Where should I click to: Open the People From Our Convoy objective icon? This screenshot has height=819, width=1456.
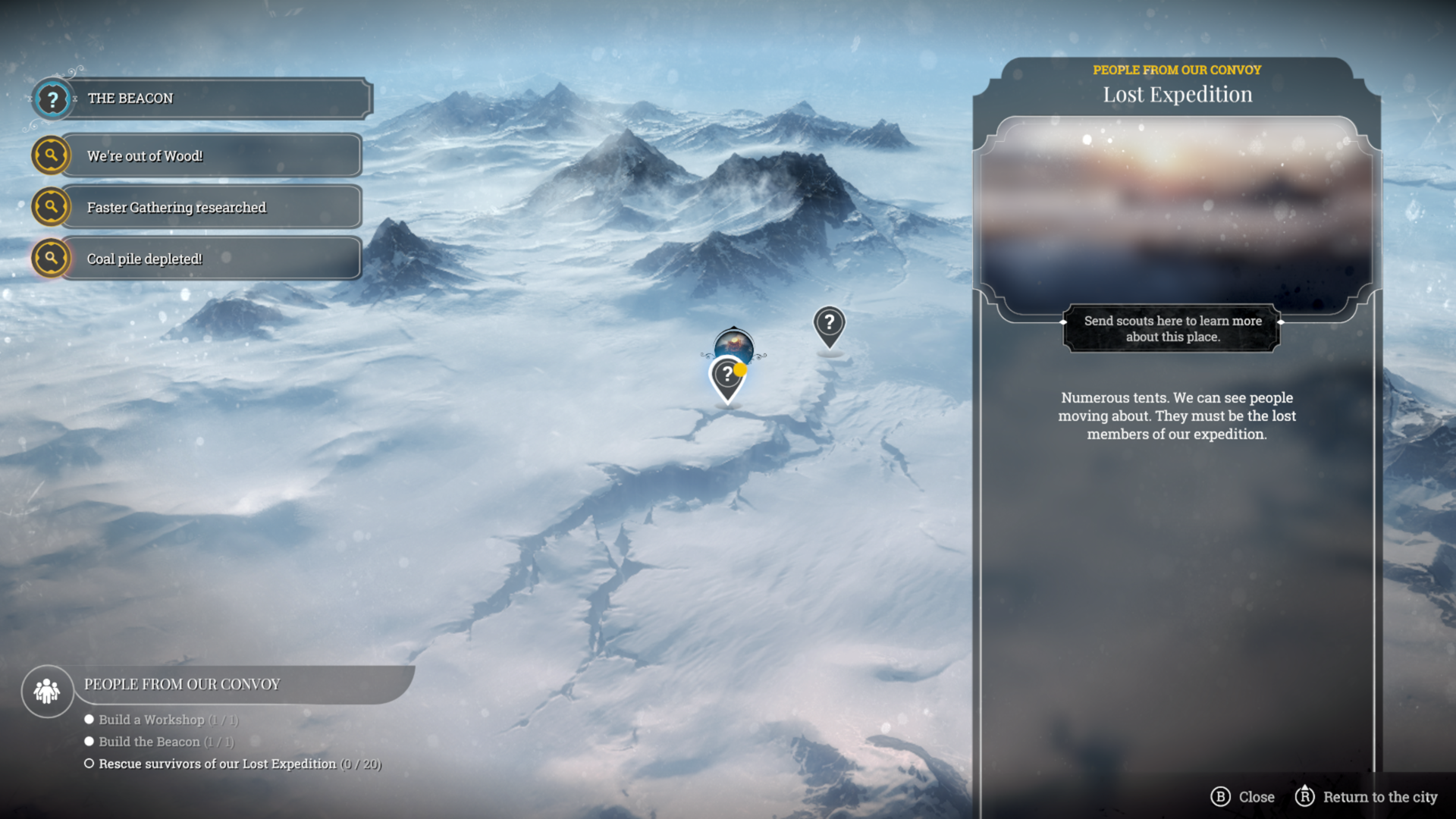coord(47,691)
